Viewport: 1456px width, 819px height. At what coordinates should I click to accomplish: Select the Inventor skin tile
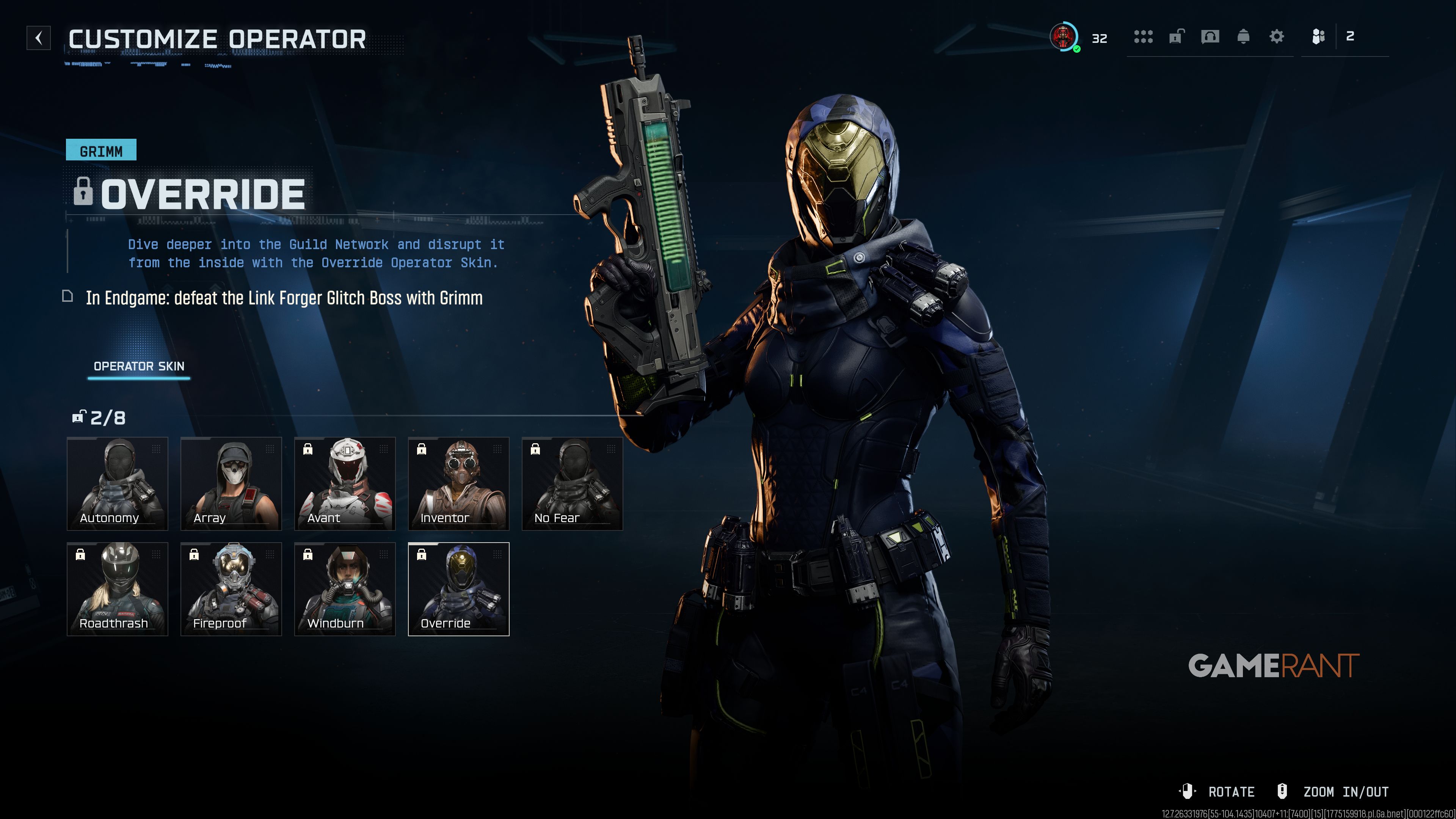[x=458, y=483]
